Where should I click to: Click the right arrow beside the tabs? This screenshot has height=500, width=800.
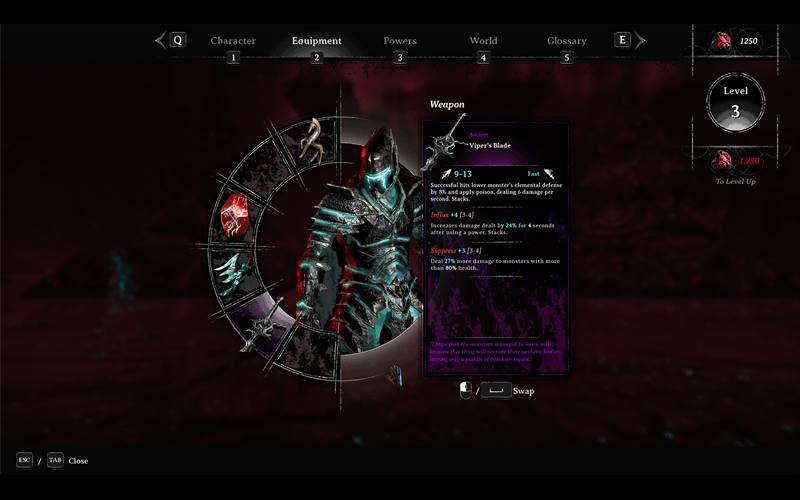[x=641, y=41]
